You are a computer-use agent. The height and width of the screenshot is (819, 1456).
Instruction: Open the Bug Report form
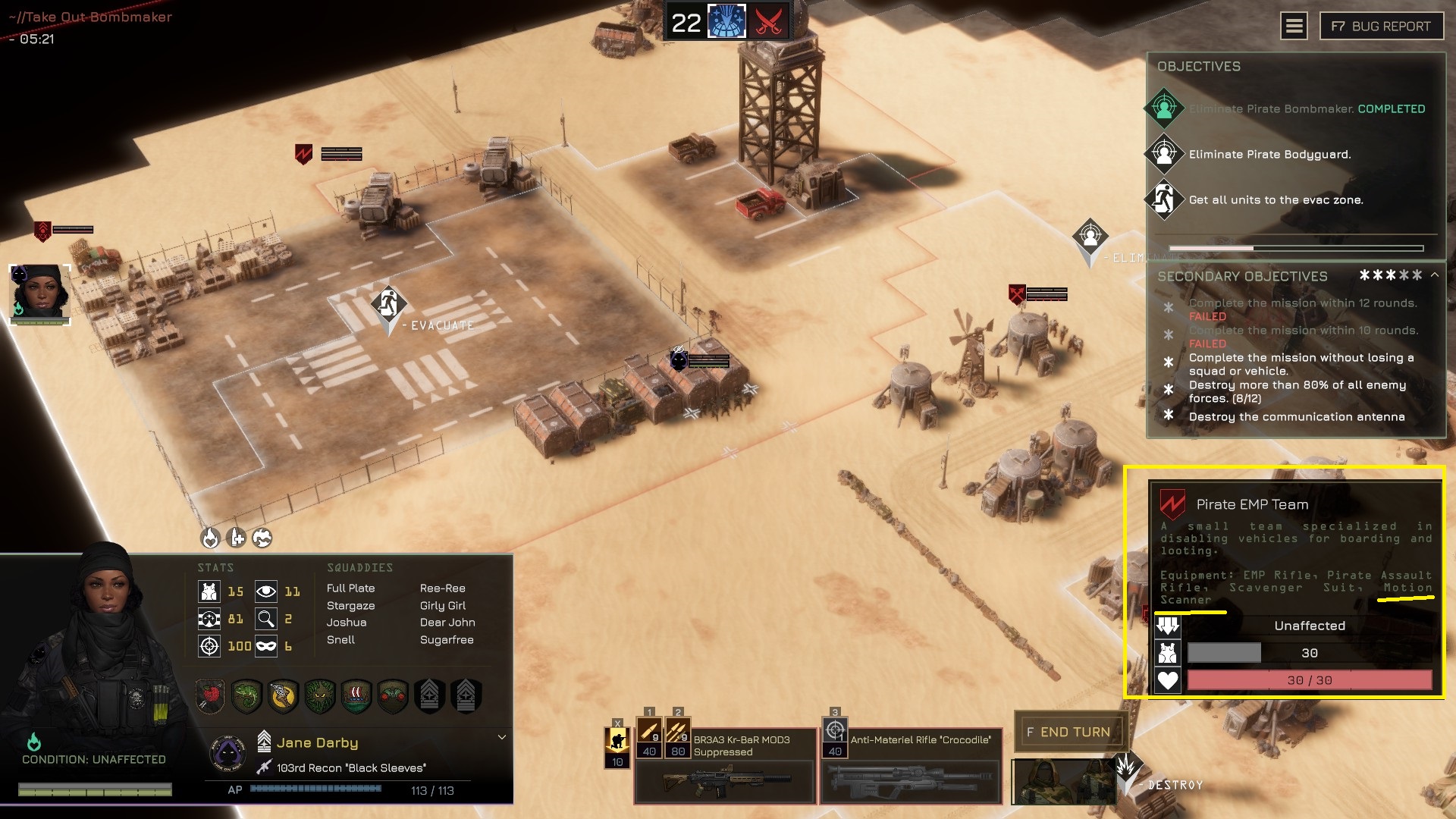click(x=1381, y=27)
